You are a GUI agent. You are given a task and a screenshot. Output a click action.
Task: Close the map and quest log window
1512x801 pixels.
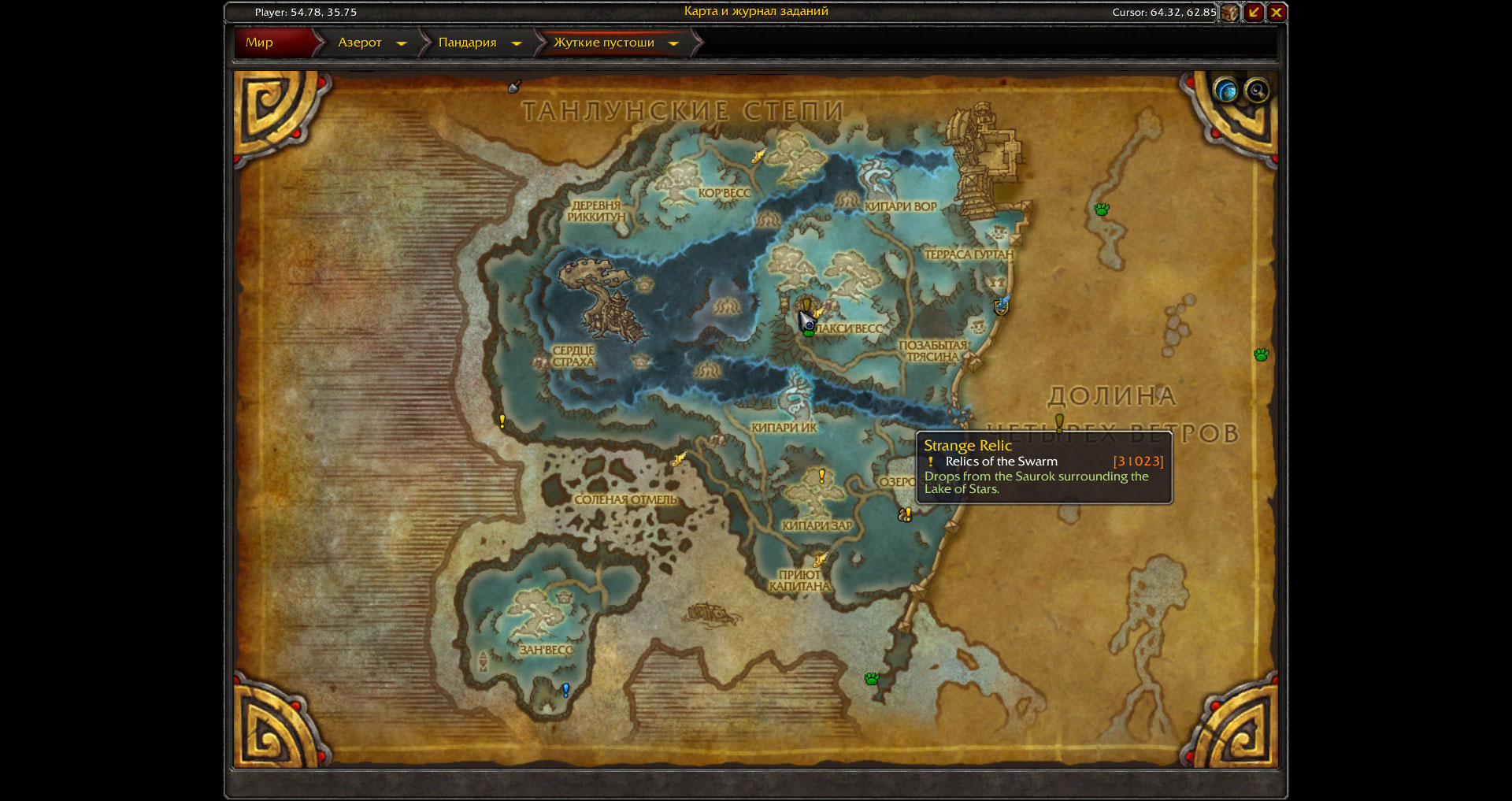pos(1277,12)
